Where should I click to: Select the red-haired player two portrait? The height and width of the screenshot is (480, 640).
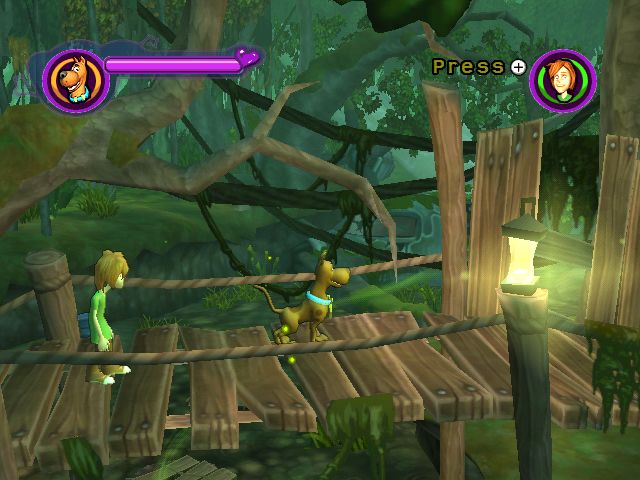pos(563,80)
